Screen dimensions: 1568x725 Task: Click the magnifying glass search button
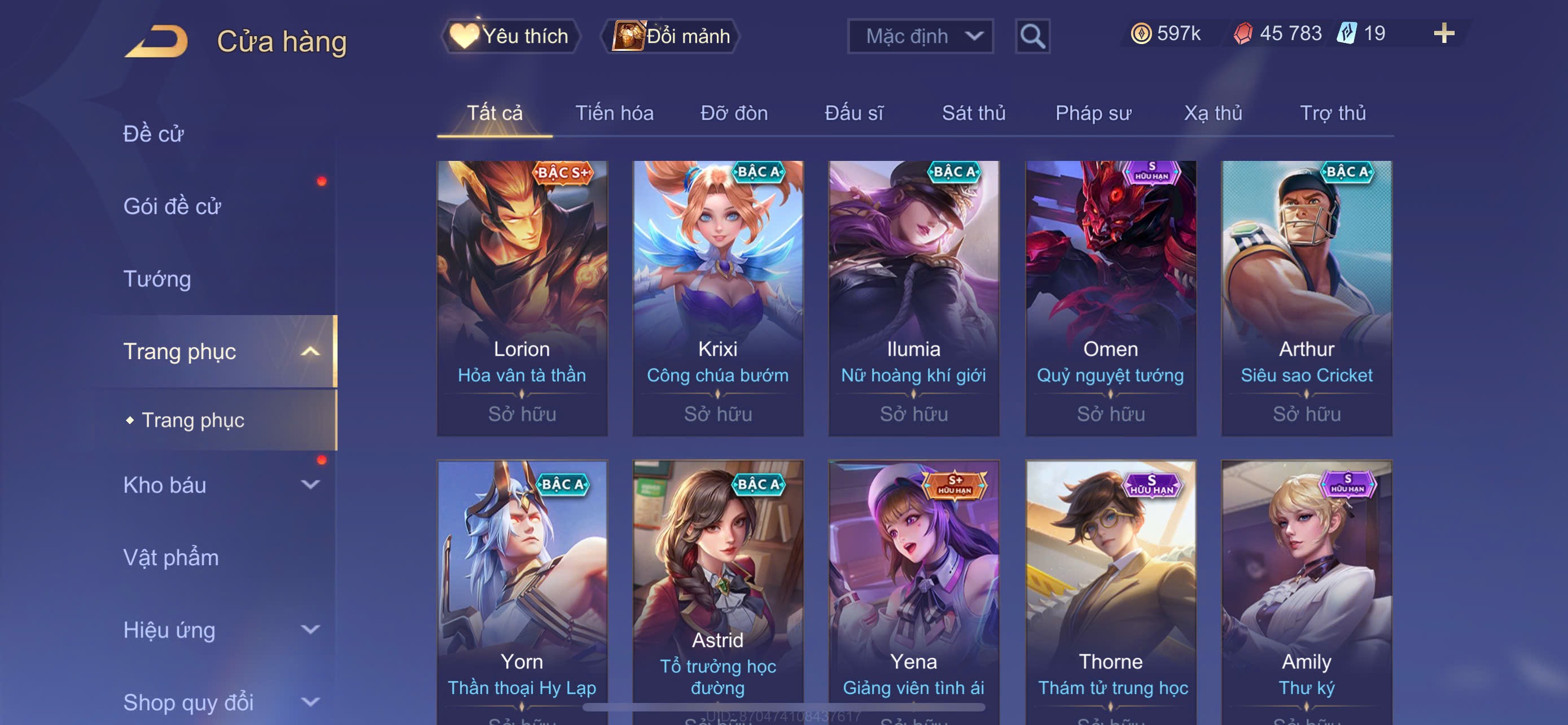1032,36
